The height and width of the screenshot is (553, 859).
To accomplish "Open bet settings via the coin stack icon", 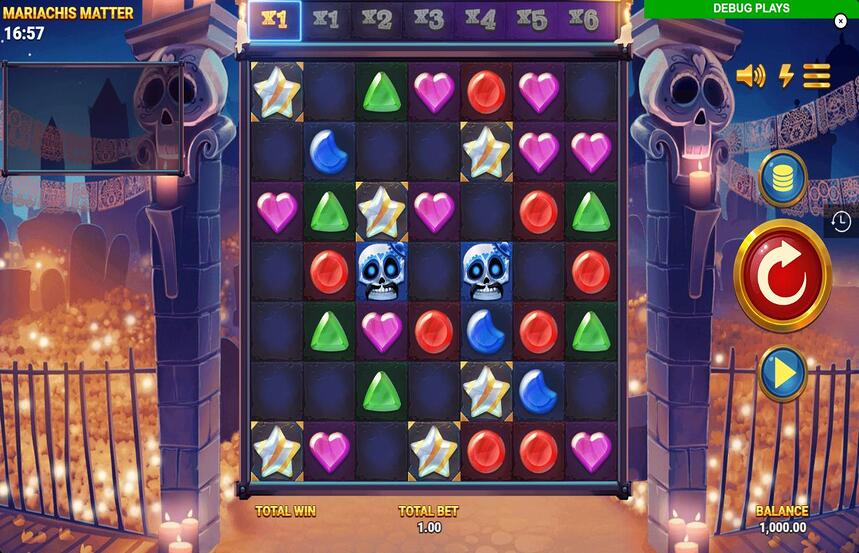I will click(783, 178).
